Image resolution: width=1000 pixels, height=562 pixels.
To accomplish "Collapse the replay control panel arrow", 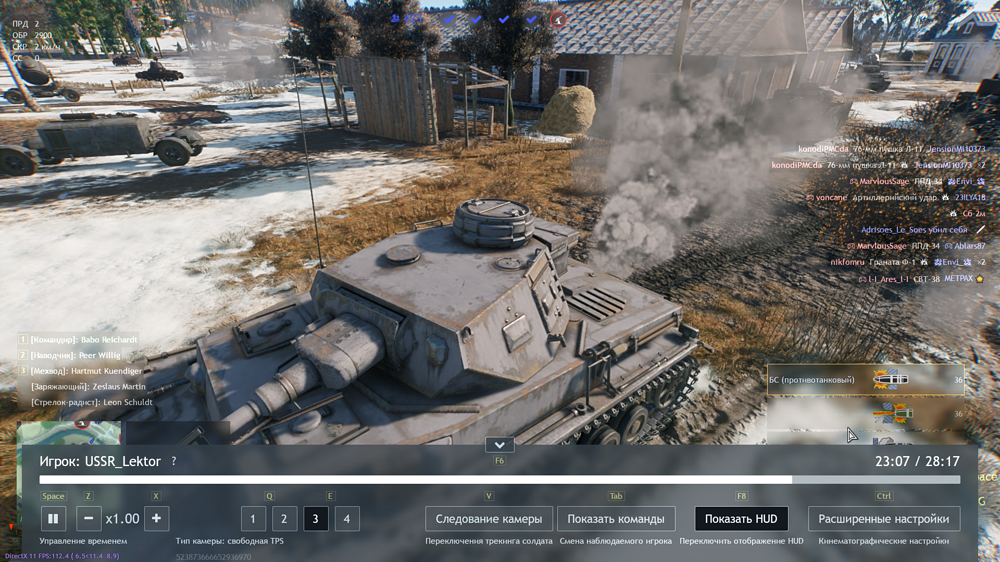I will 499,445.
